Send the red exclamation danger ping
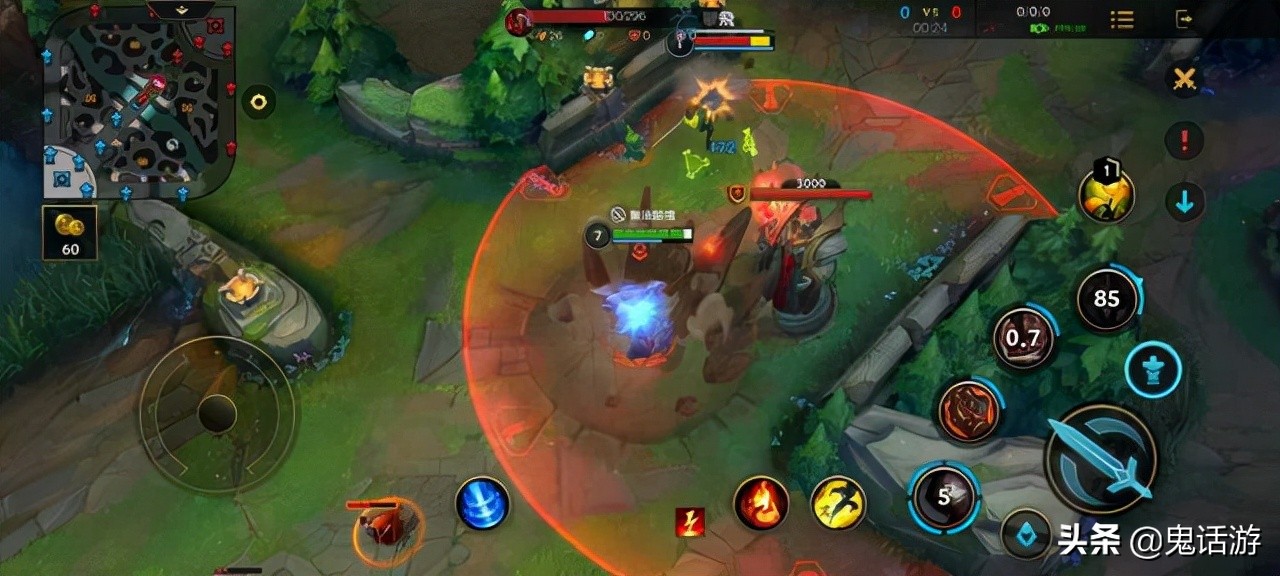The width and height of the screenshot is (1280, 576). pos(1184,141)
